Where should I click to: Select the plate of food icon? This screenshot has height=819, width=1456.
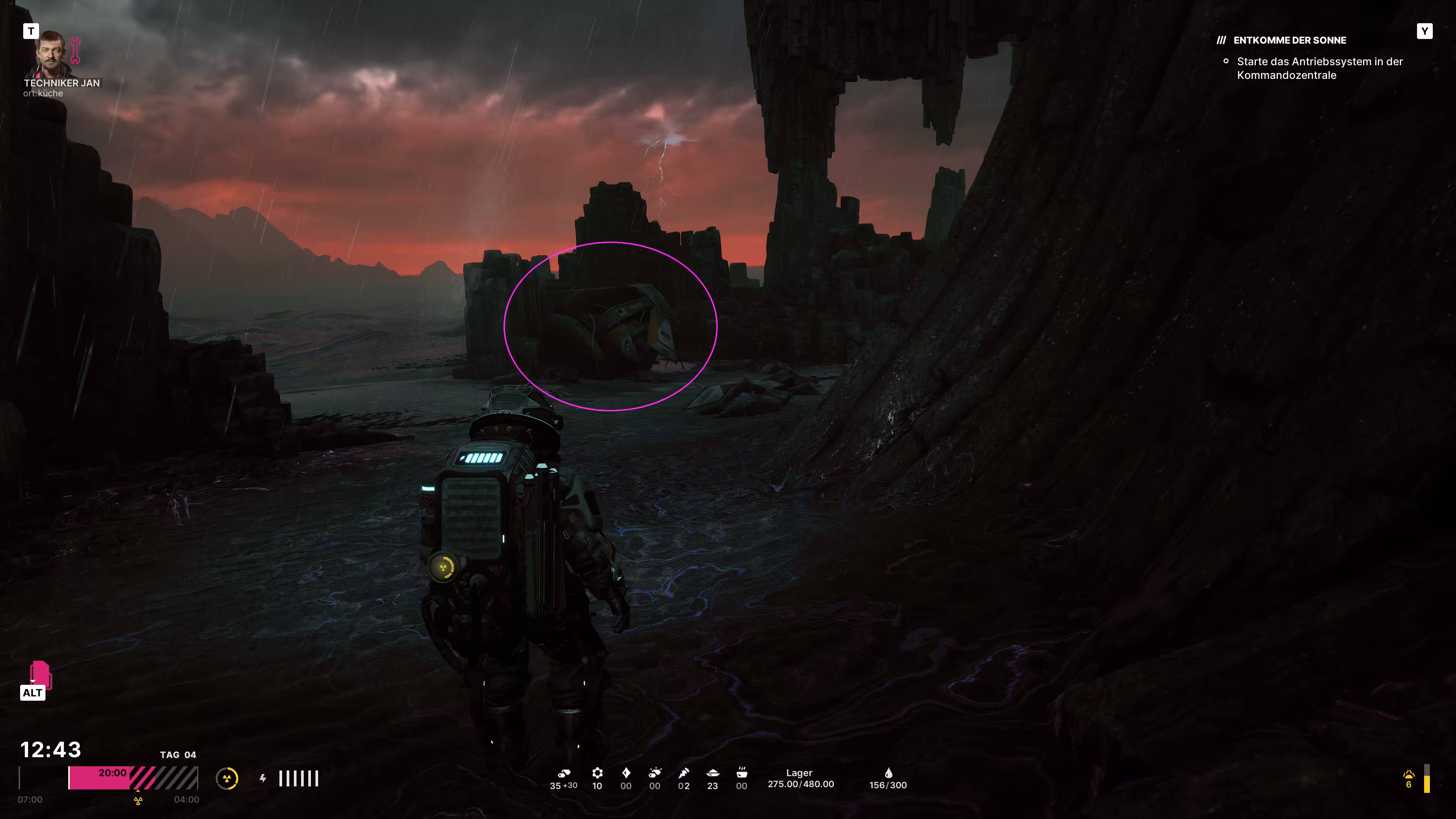click(x=713, y=773)
